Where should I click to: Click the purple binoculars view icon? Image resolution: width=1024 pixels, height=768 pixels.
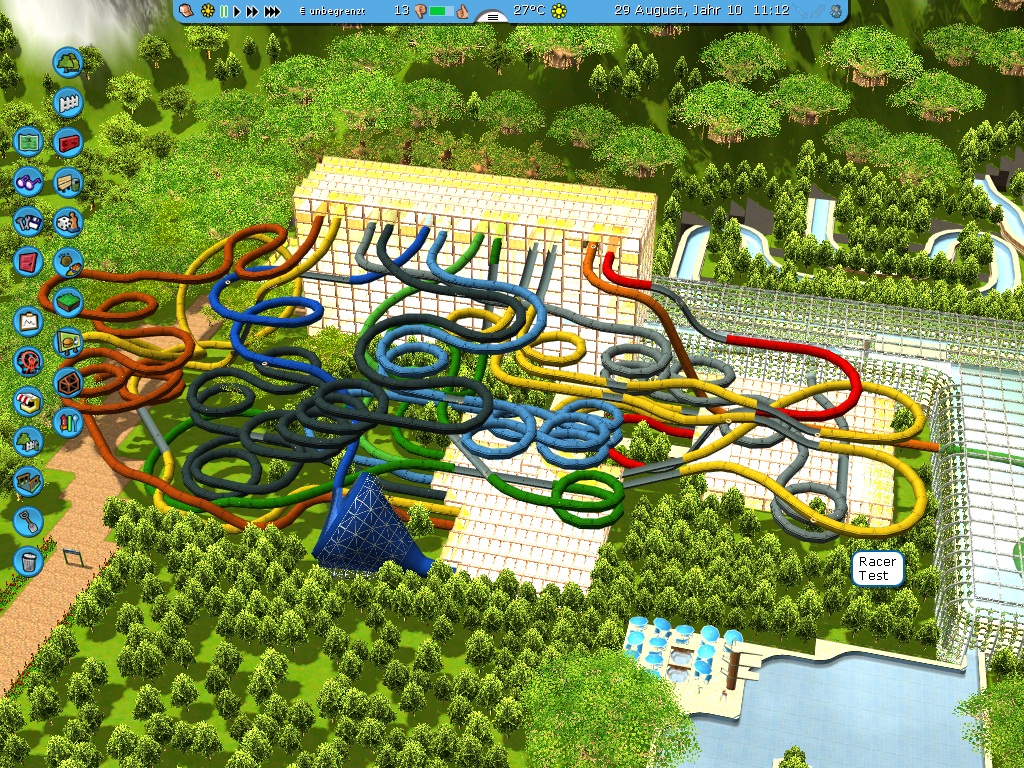coord(28,182)
